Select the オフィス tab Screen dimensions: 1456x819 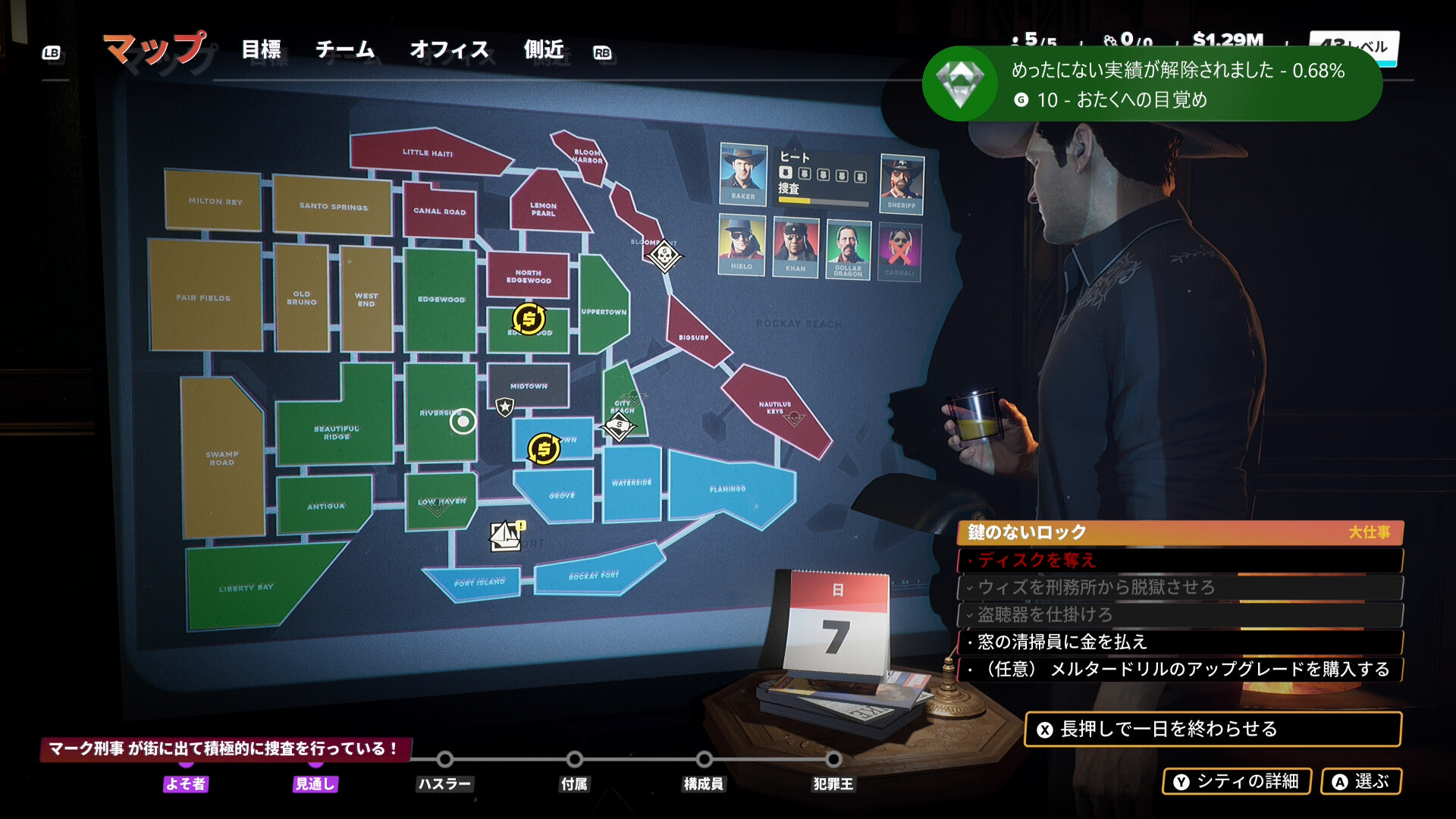pos(449,50)
